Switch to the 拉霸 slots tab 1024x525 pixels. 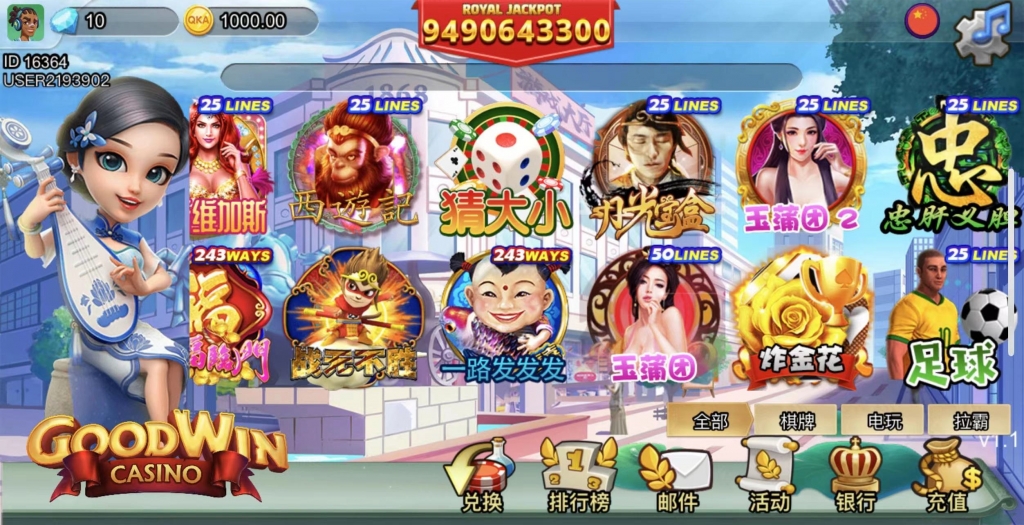point(967,420)
